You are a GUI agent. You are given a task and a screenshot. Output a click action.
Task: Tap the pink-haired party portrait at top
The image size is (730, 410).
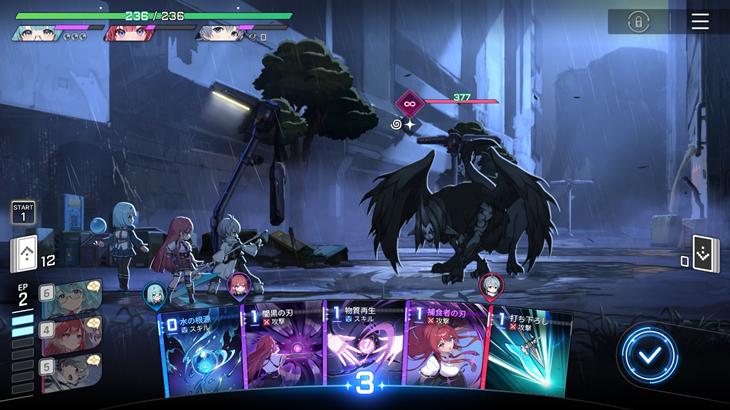128,33
